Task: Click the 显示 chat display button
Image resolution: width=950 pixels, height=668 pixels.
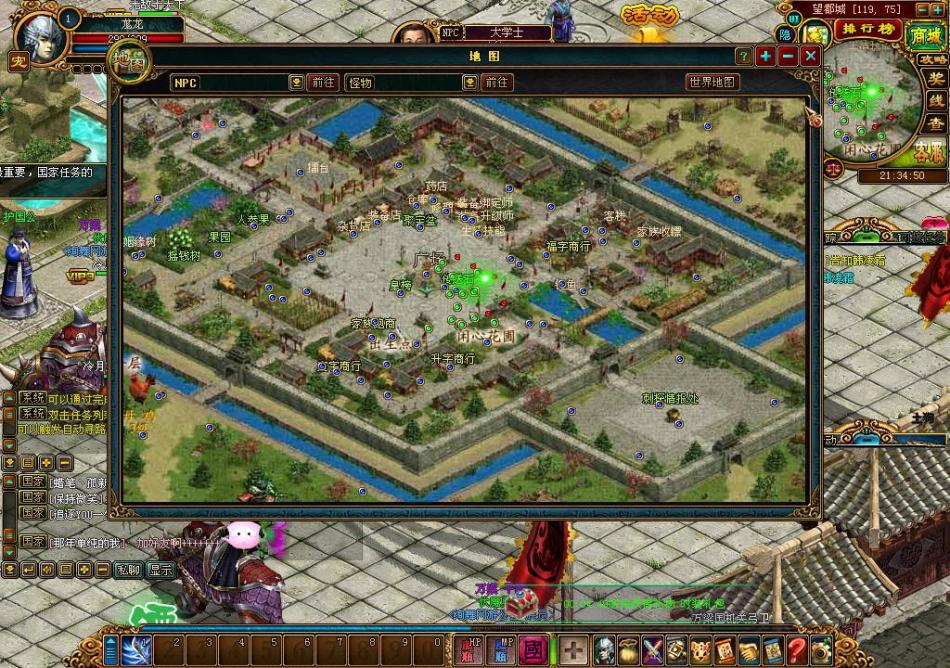Action: (x=160, y=569)
